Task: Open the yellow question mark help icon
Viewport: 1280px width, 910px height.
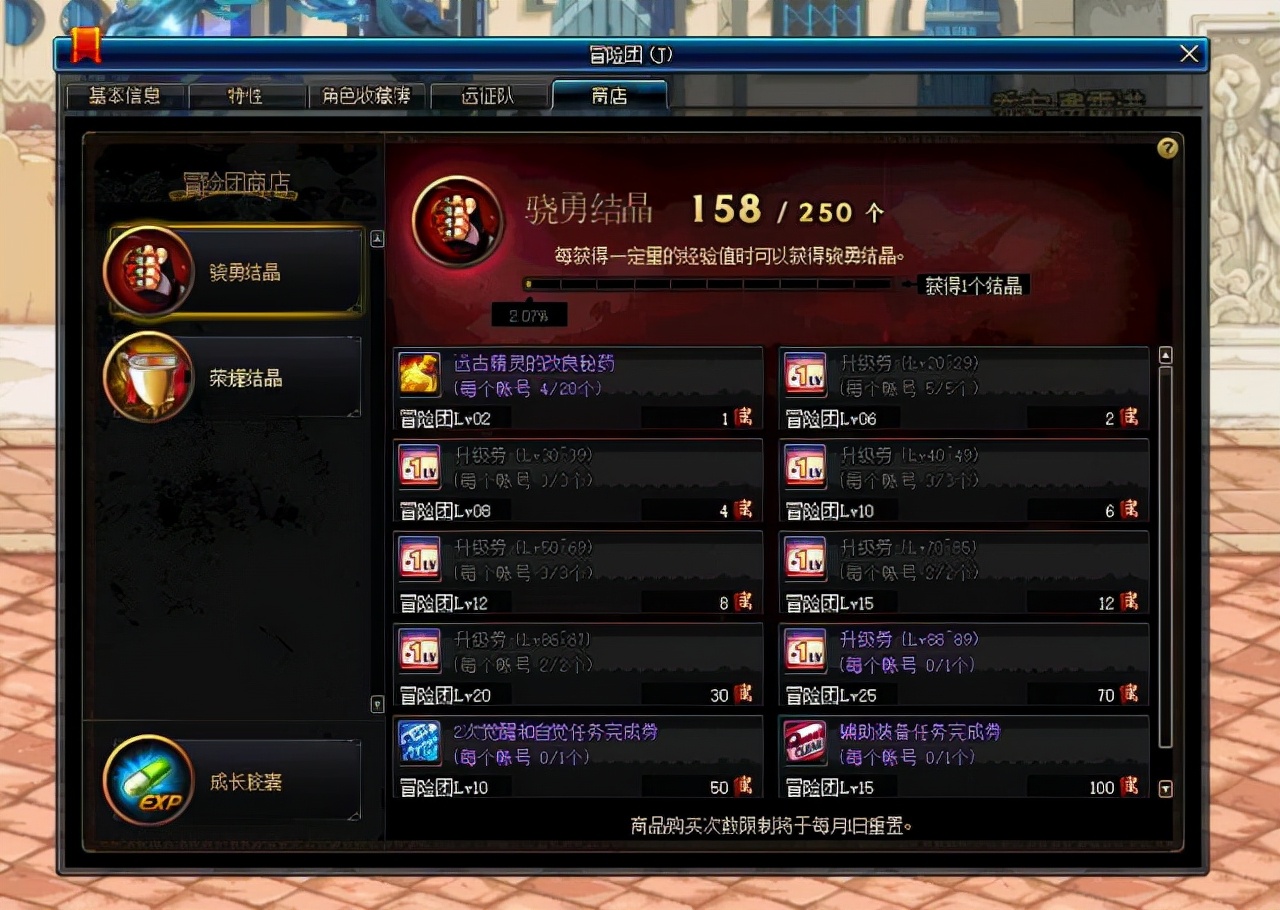Action: (1167, 148)
